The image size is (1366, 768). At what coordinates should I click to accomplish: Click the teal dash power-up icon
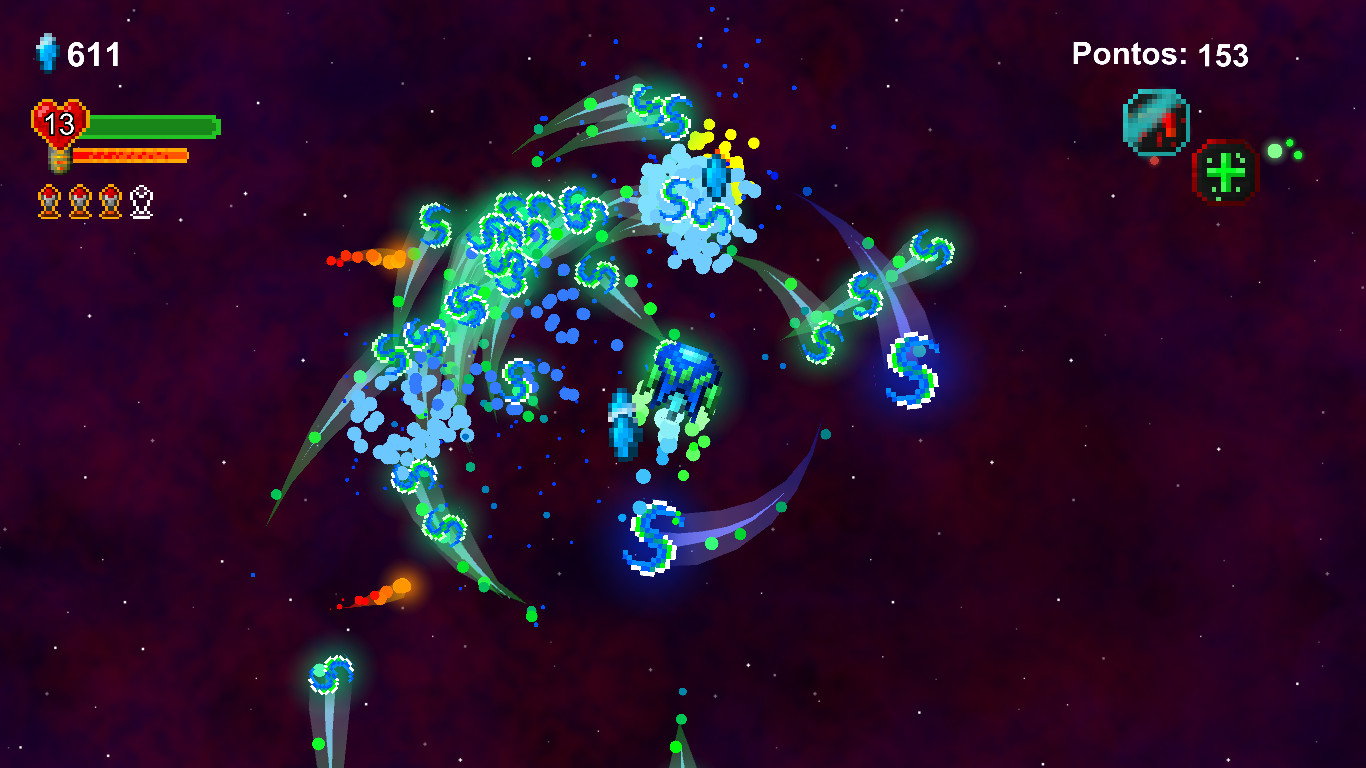[x=1155, y=120]
